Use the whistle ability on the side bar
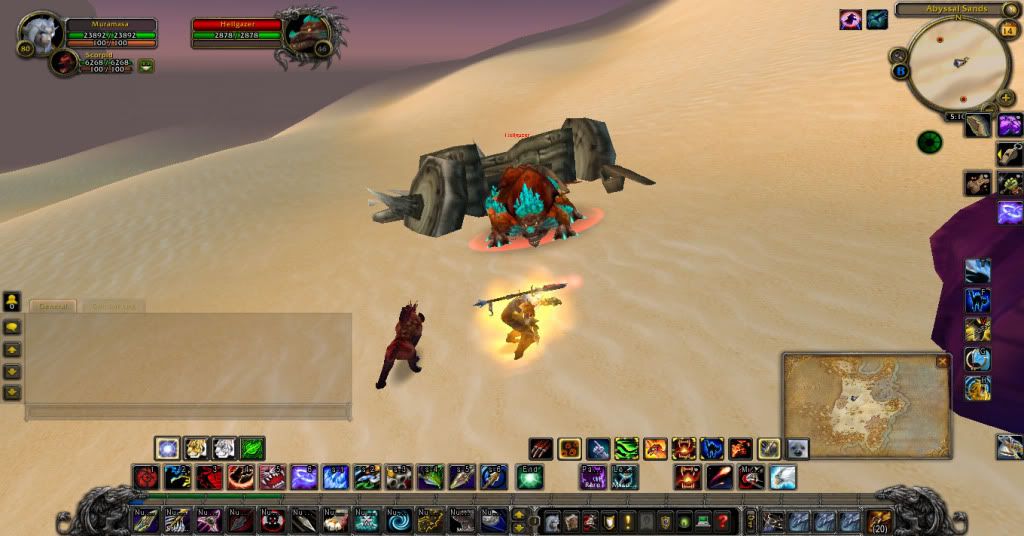This screenshot has height=536, width=1024. pos(1008,154)
